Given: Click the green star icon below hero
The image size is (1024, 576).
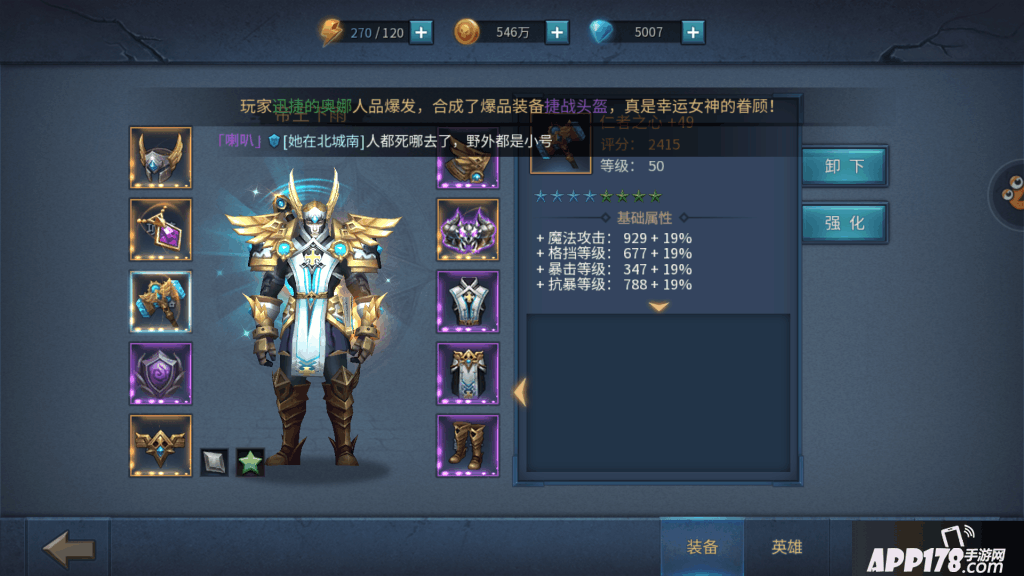Looking at the screenshot, I should point(250,462).
